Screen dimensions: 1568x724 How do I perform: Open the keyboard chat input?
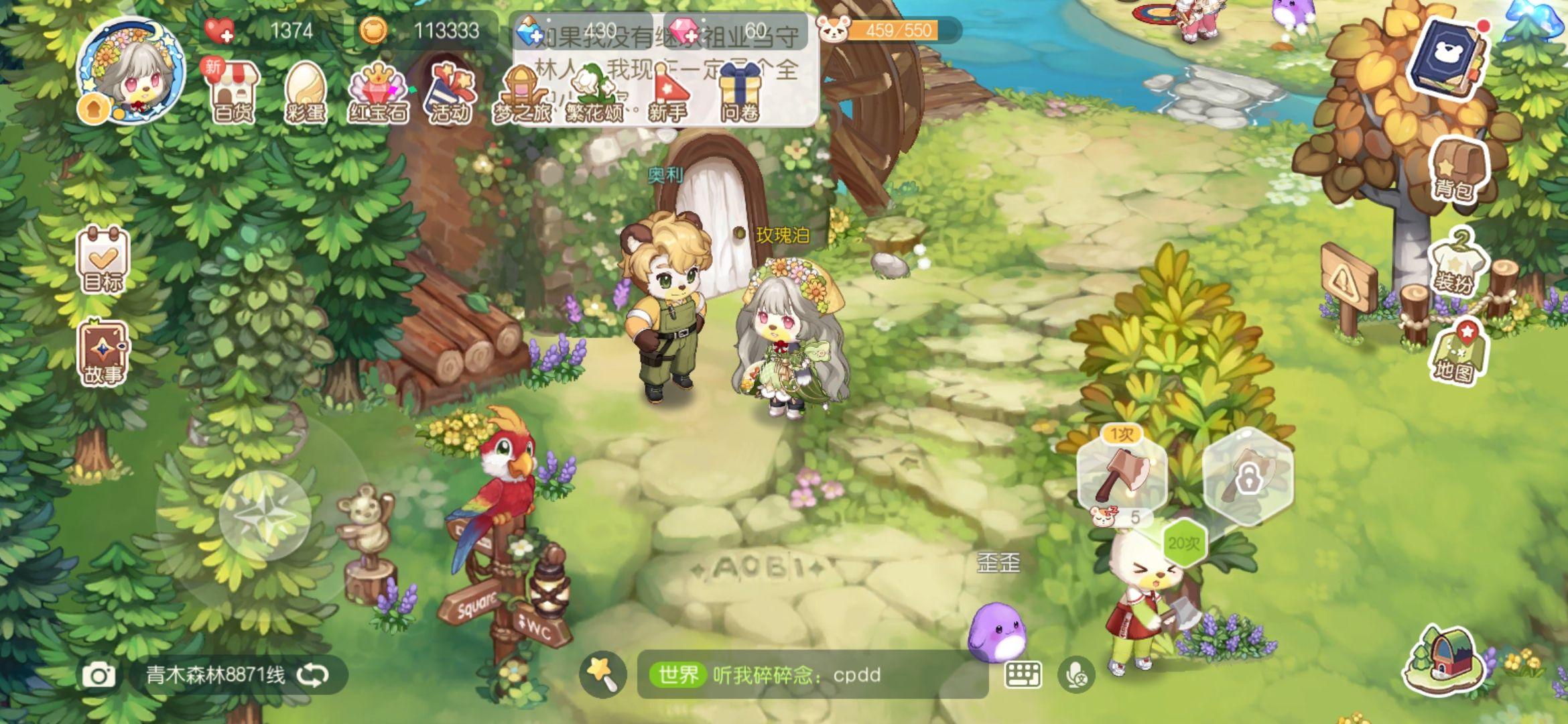(x=1023, y=675)
